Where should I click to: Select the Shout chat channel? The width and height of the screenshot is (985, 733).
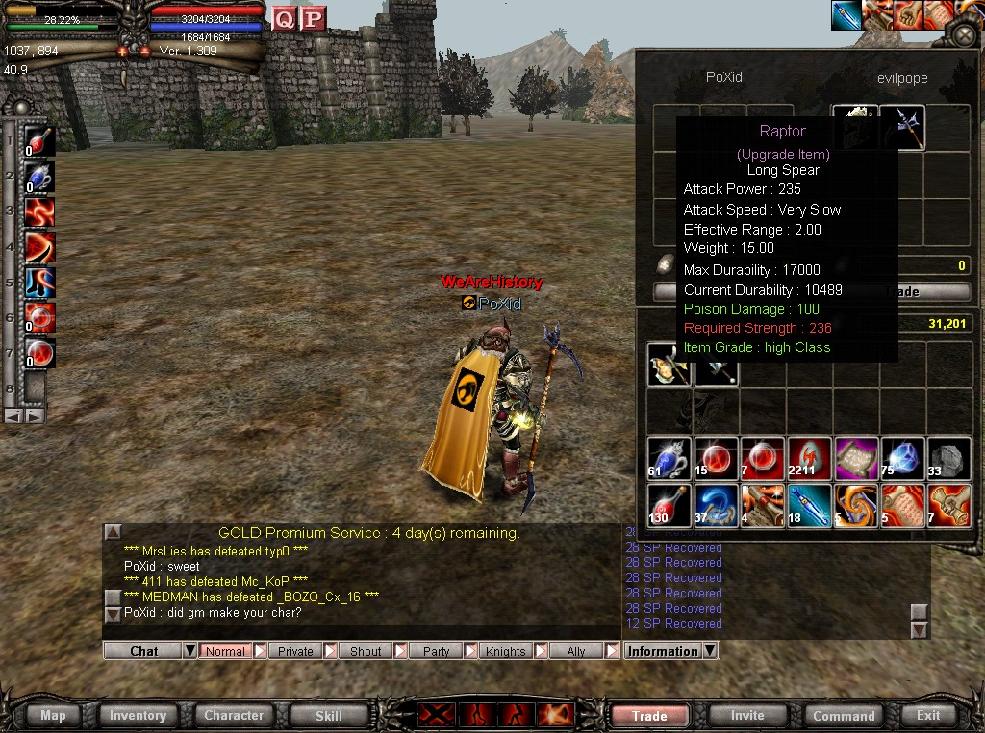pos(365,651)
